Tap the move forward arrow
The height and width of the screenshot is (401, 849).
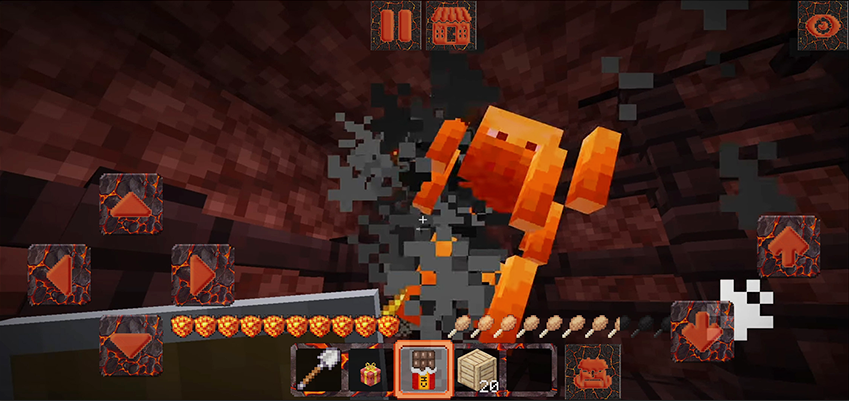[x=131, y=204]
